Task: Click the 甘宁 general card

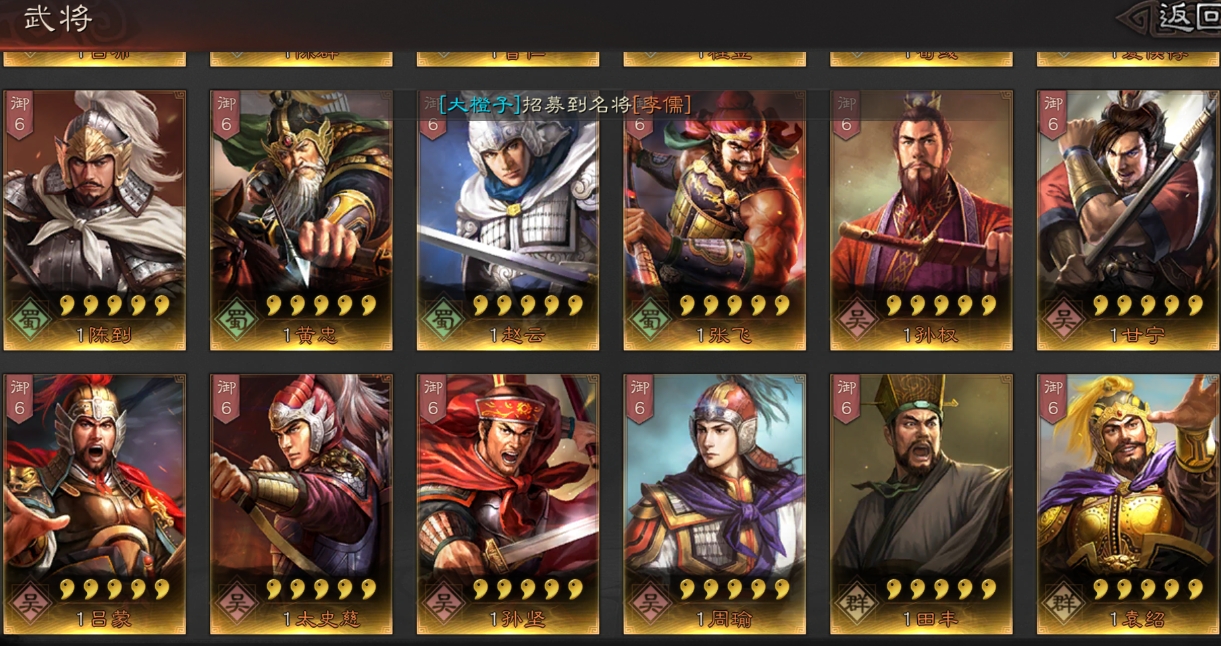Action: tap(1128, 220)
